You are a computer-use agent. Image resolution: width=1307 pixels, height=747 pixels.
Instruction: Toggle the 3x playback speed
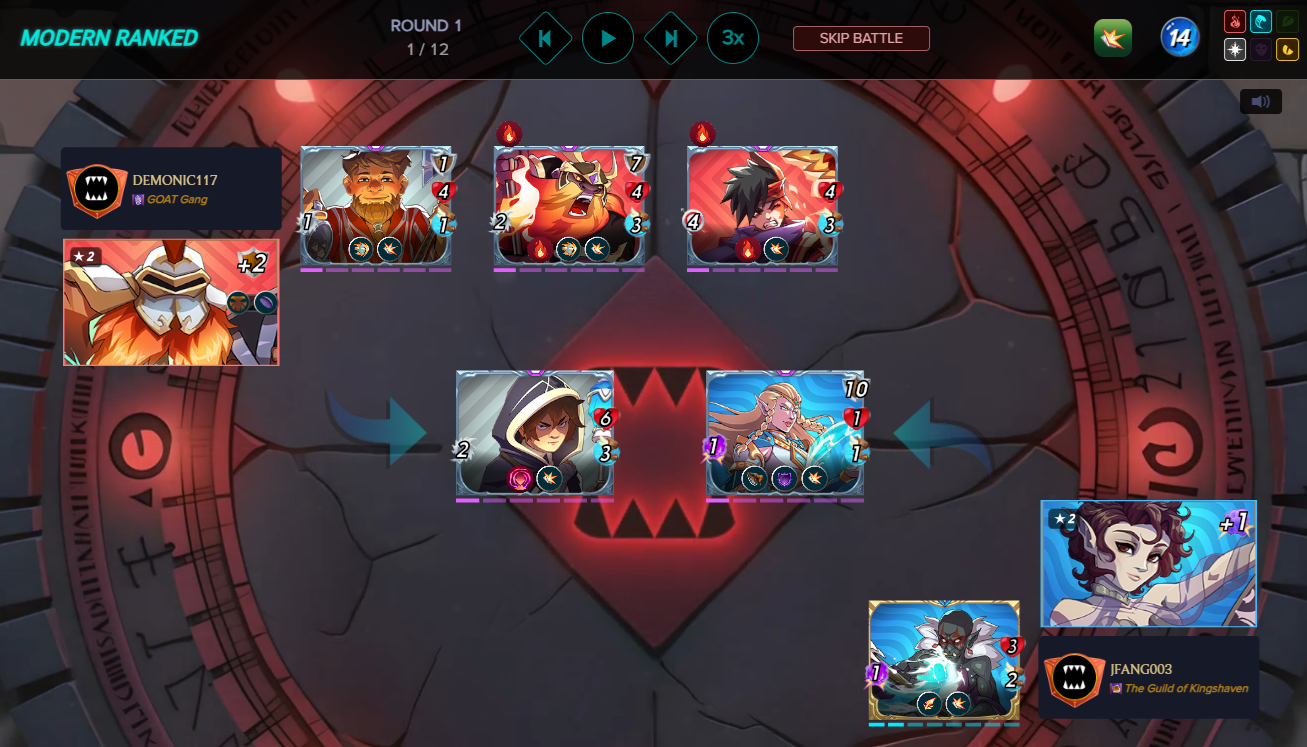(x=733, y=38)
